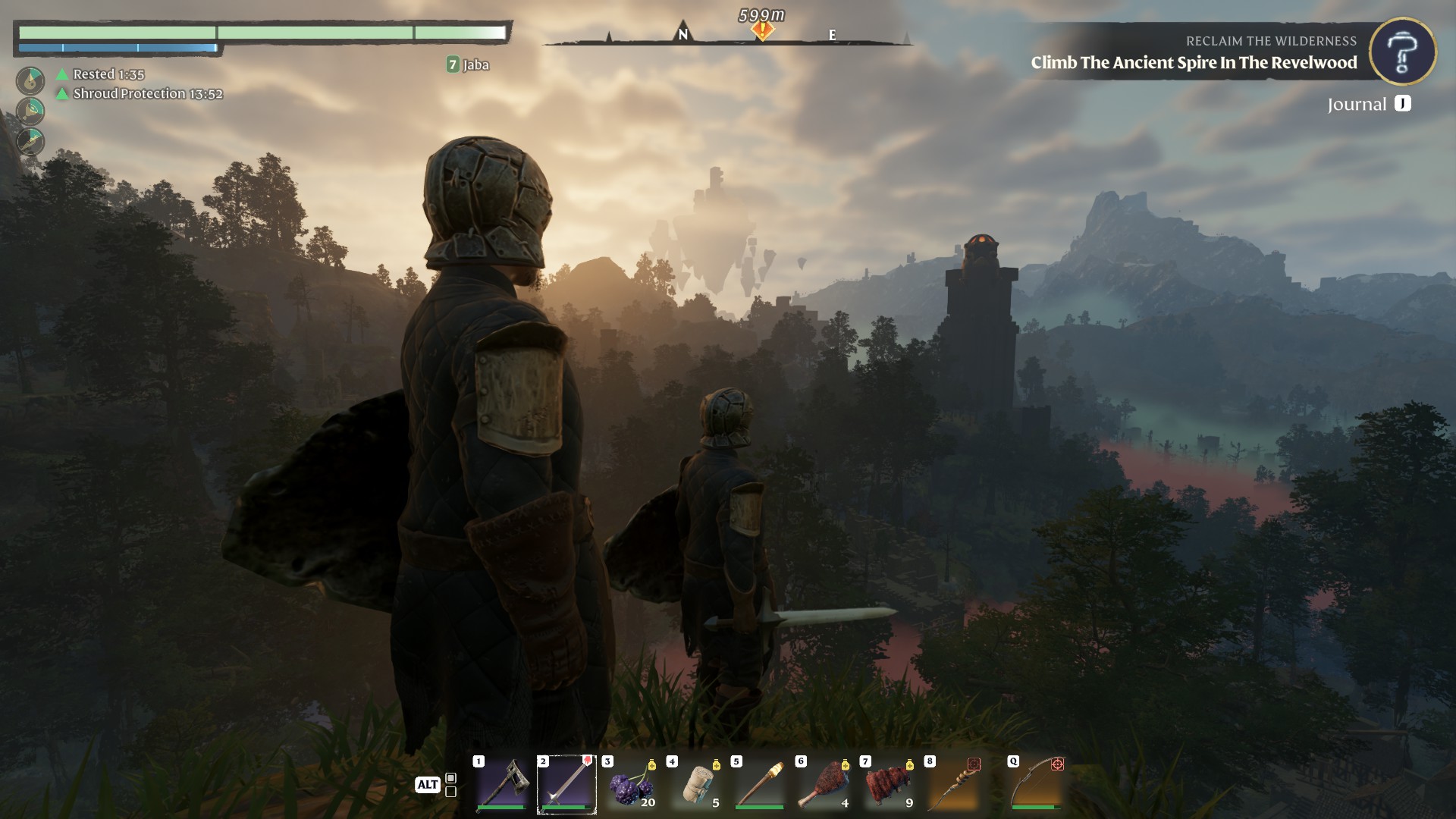Select the cooked ribs stack of 9
Viewport: 1456px width, 819px height.
tap(889, 786)
